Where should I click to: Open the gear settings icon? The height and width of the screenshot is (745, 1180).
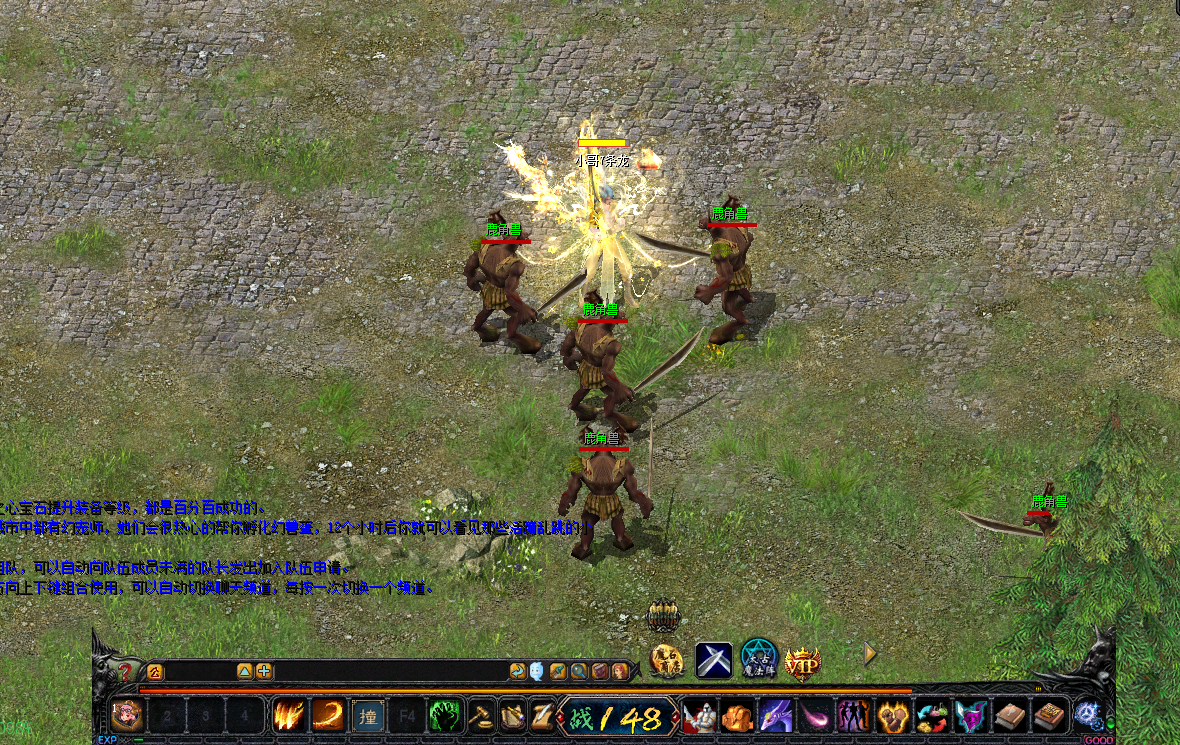coord(1087,715)
